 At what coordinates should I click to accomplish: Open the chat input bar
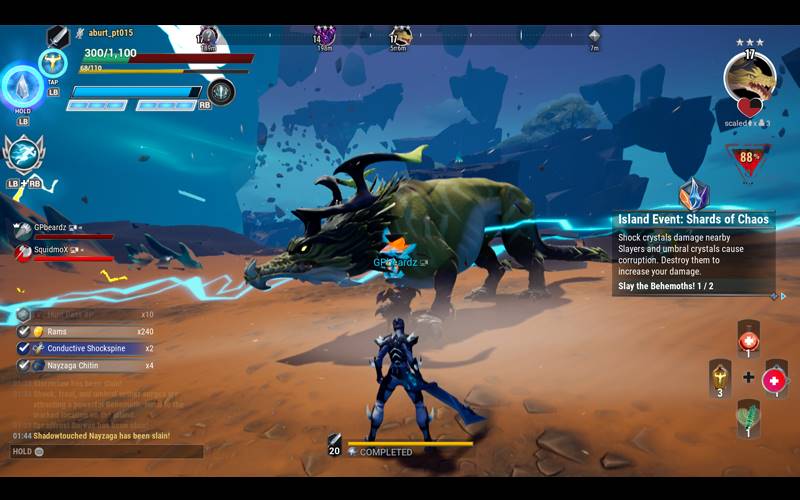pos(106,452)
